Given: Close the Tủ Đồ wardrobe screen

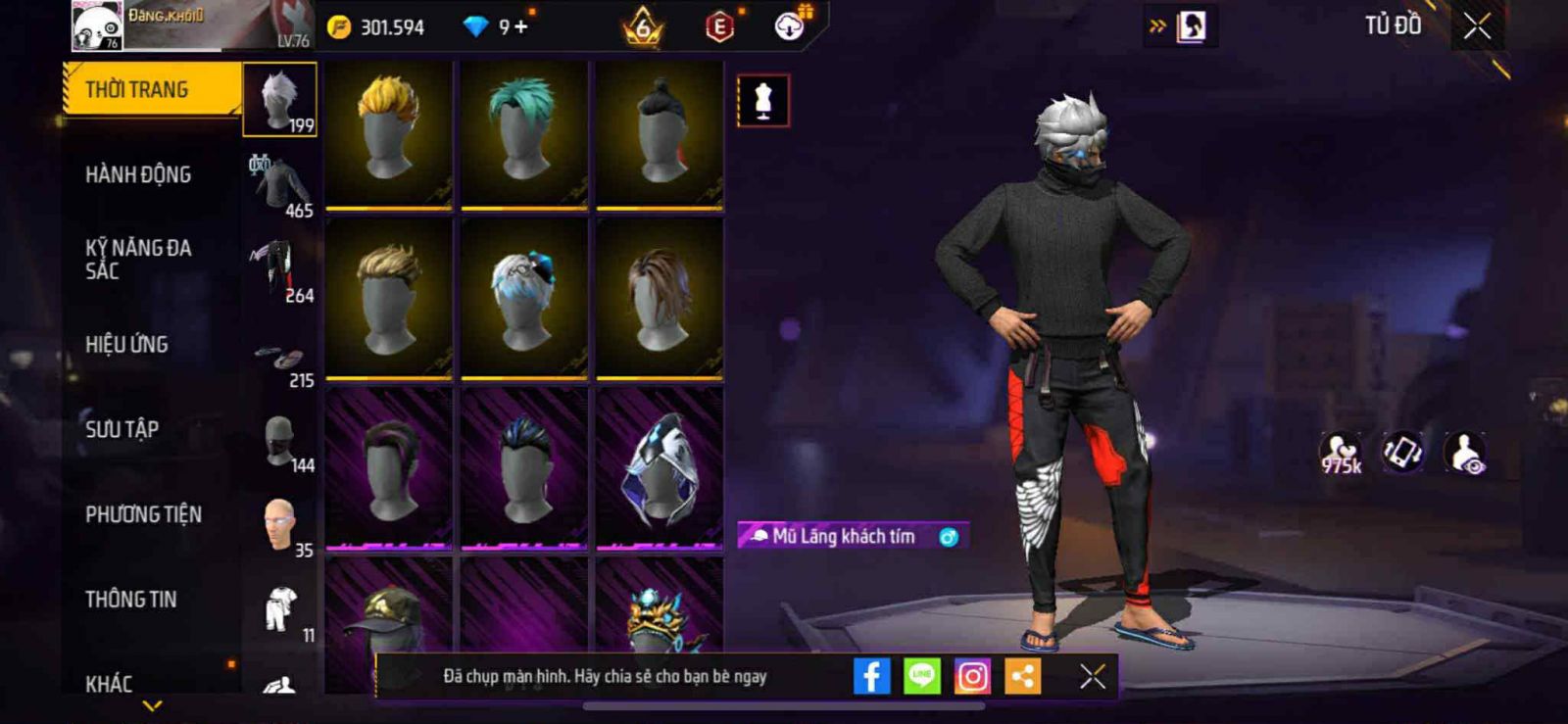Looking at the screenshot, I should click(1477, 26).
